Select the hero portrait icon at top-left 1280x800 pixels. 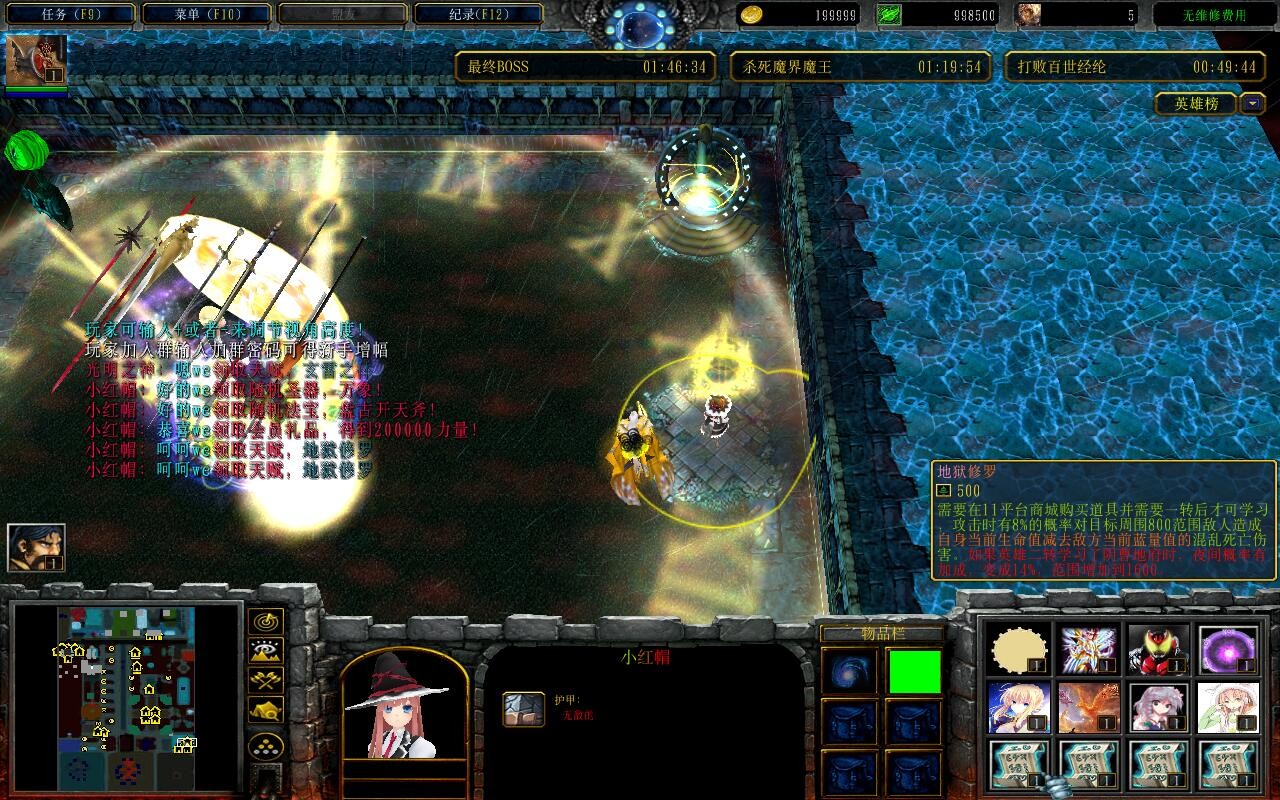(36, 61)
